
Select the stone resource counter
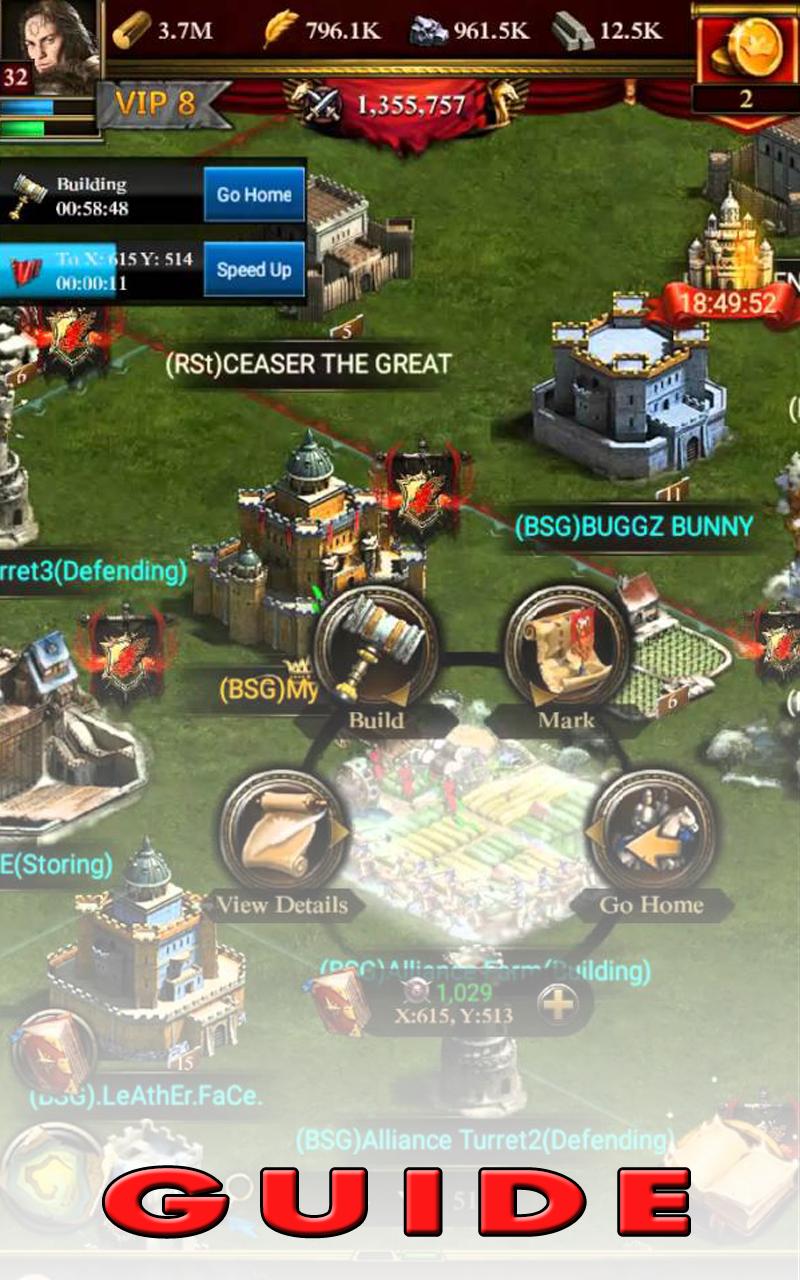470,31
